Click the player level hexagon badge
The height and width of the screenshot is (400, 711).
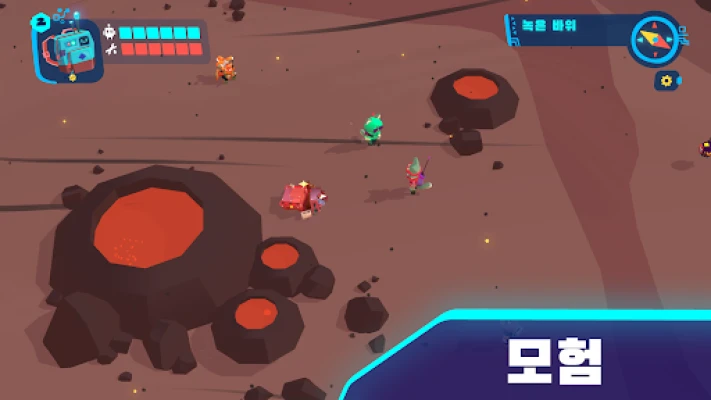point(40,20)
